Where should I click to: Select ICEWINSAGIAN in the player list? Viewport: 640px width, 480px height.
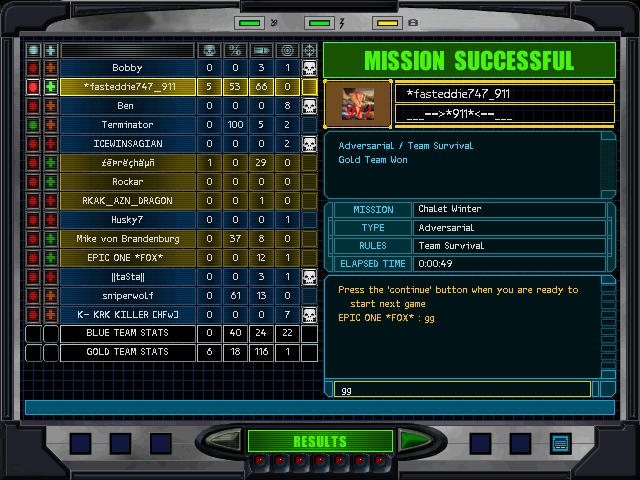(128, 144)
